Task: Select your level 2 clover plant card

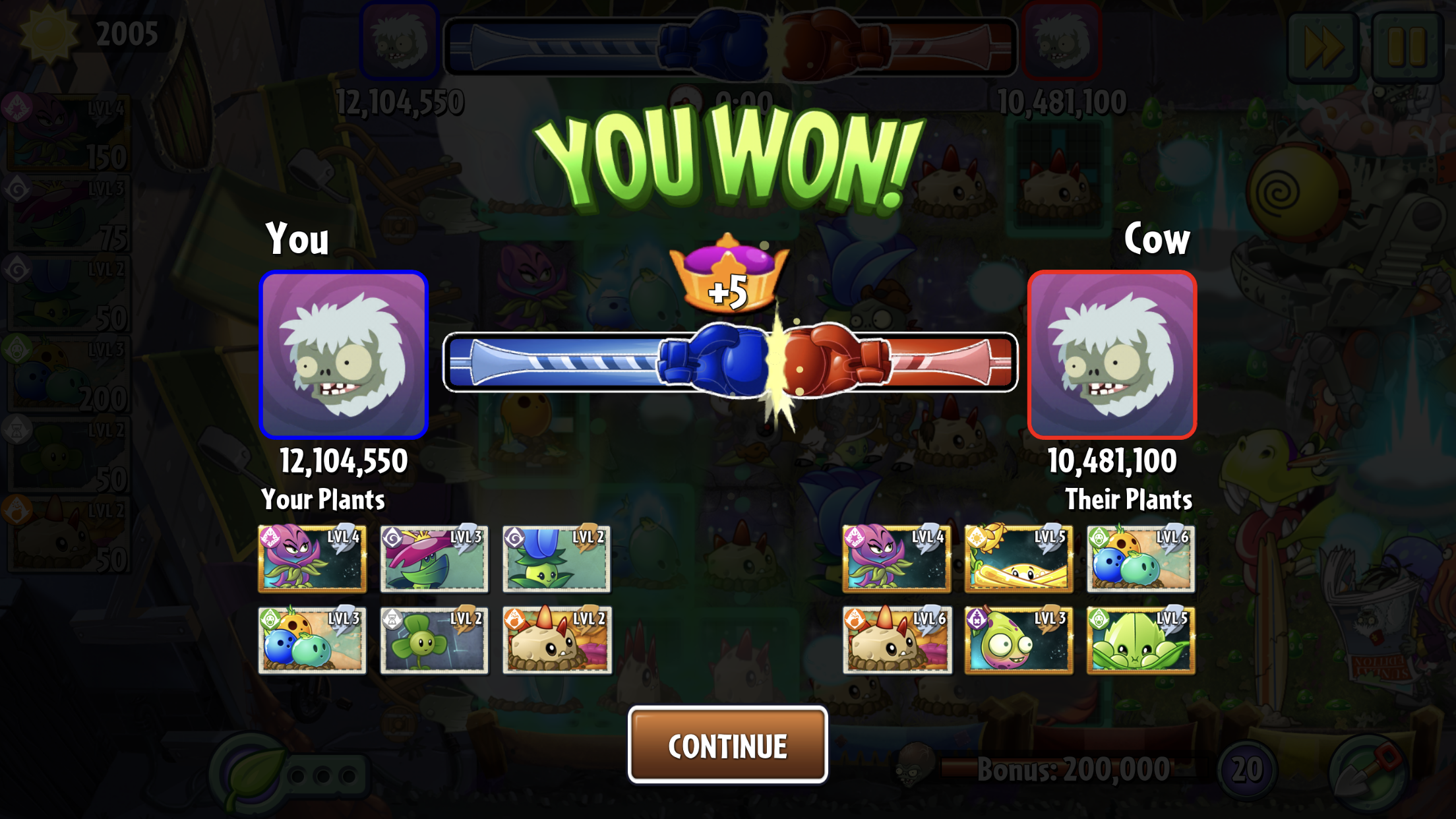Action: (434, 640)
